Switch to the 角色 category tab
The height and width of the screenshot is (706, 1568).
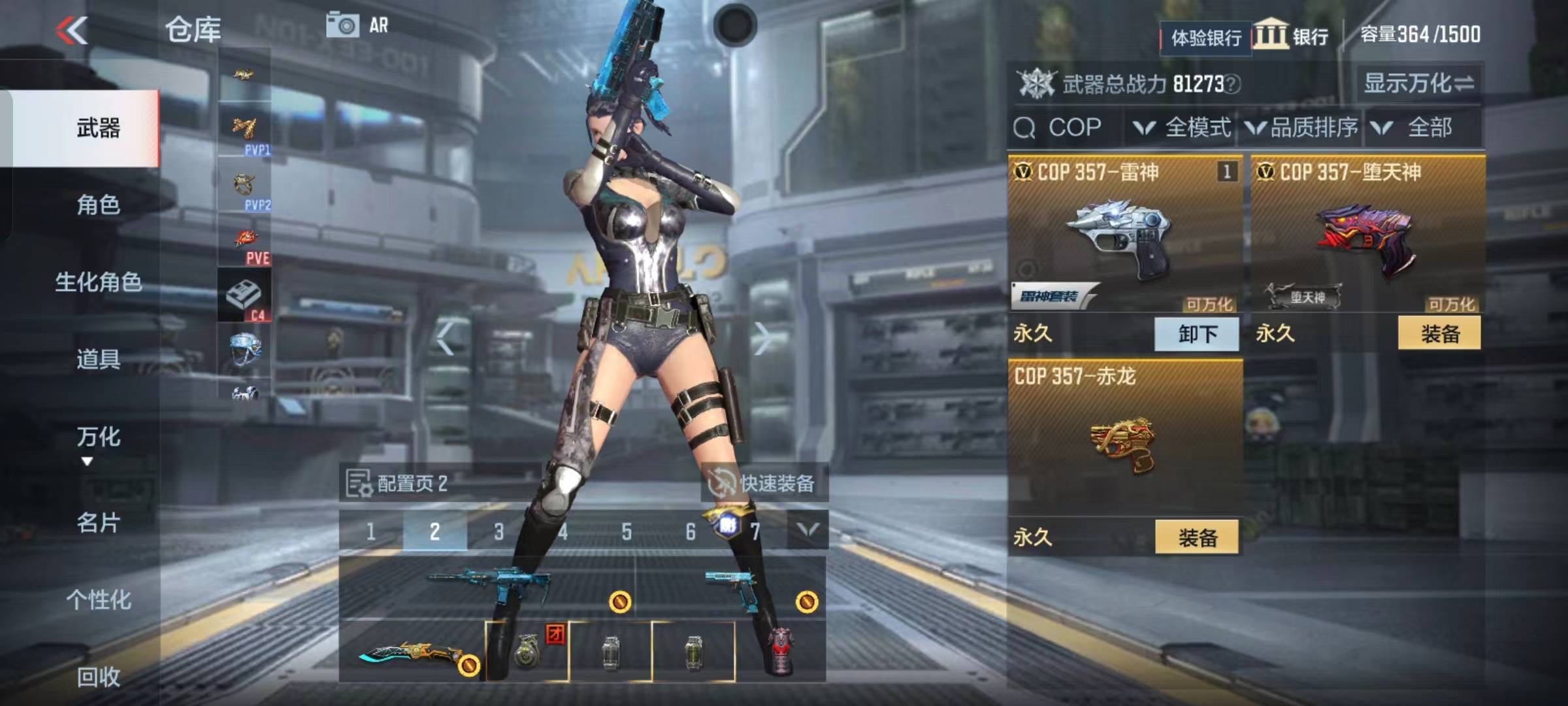98,205
